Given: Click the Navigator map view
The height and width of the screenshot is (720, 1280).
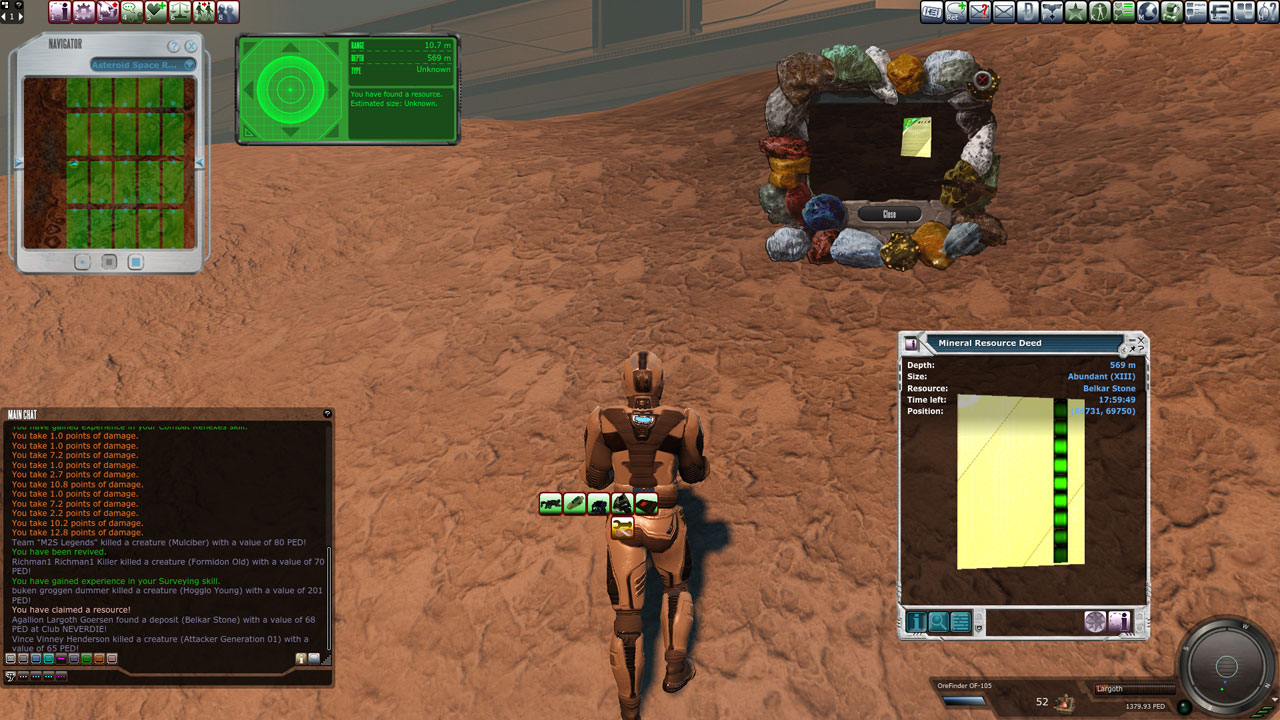Looking at the screenshot, I should coord(110,162).
